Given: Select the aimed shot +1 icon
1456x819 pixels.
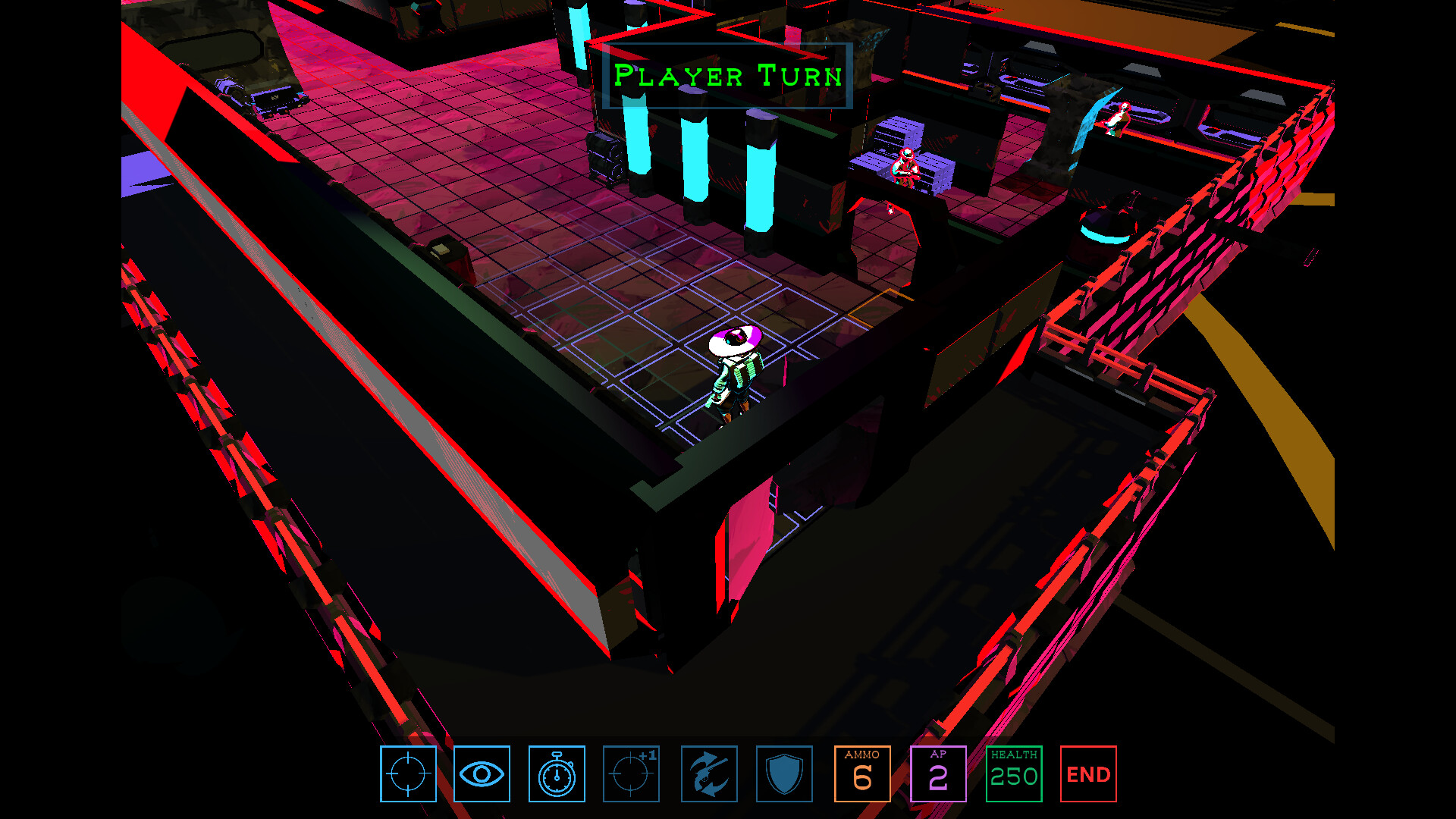Looking at the screenshot, I should 632,774.
